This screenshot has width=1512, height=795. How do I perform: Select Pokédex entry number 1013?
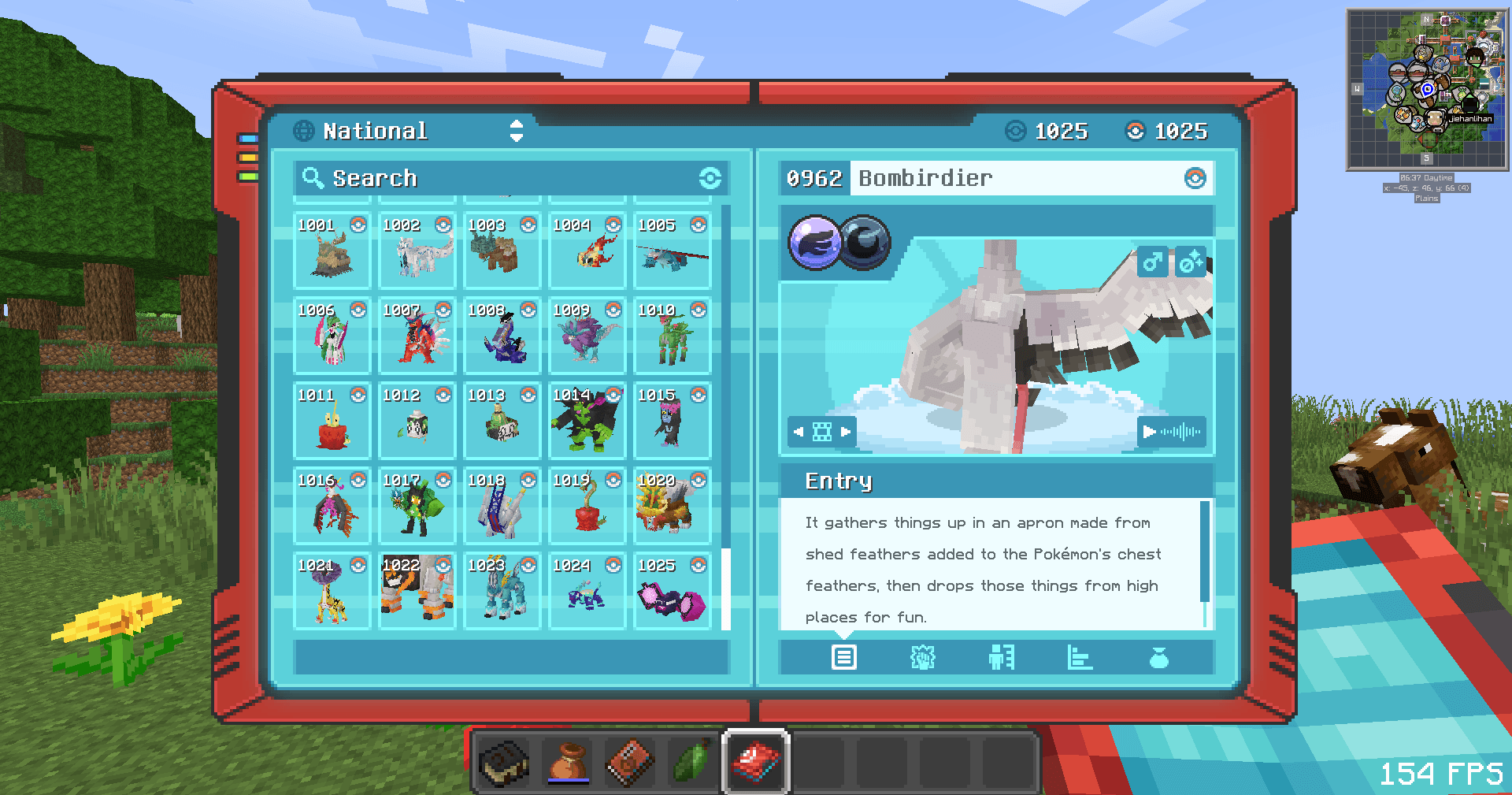[502, 420]
